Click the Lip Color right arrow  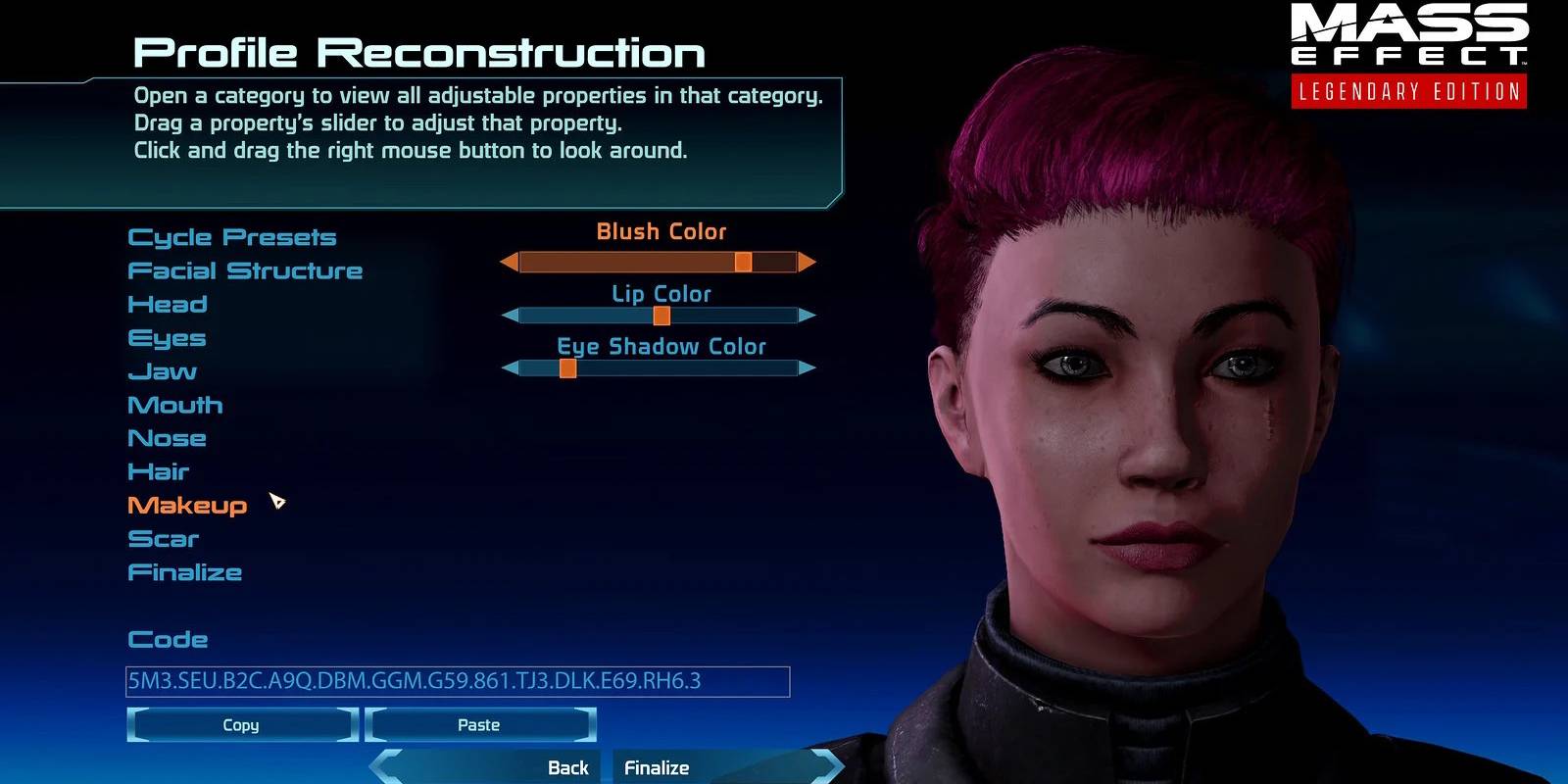(x=807, y=316)
